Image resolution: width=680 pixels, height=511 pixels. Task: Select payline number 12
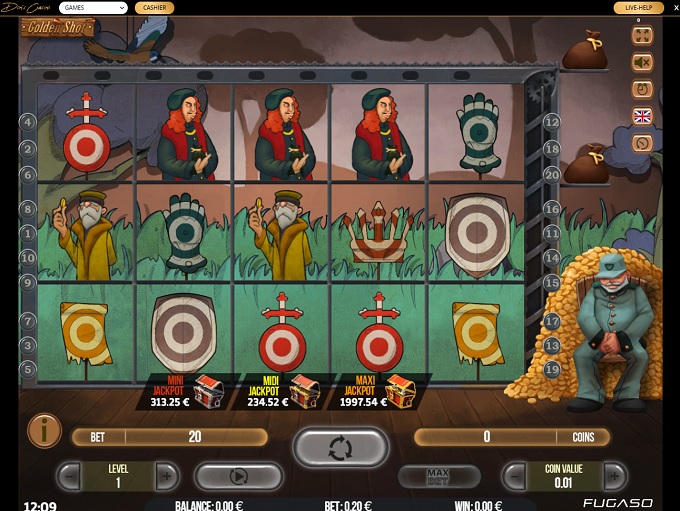[x=551, y=122]
